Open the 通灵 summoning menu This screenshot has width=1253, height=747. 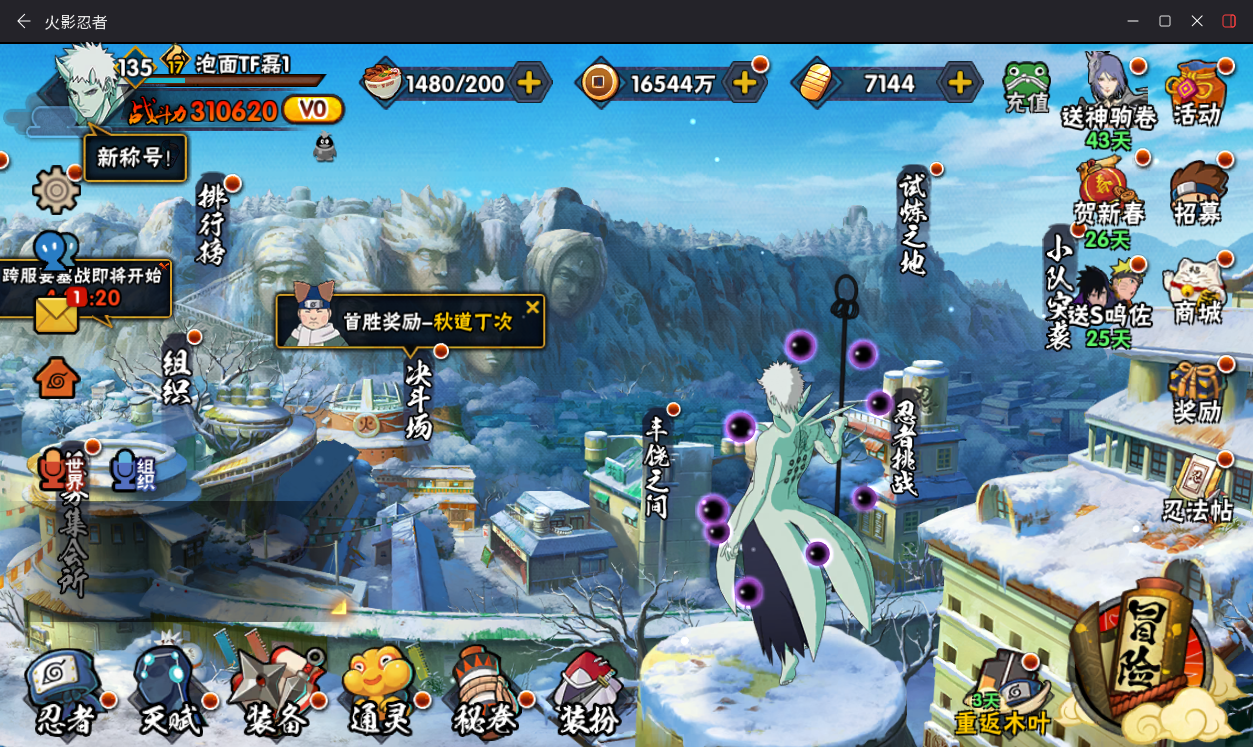pyautogui.click(x=379, y=692)
